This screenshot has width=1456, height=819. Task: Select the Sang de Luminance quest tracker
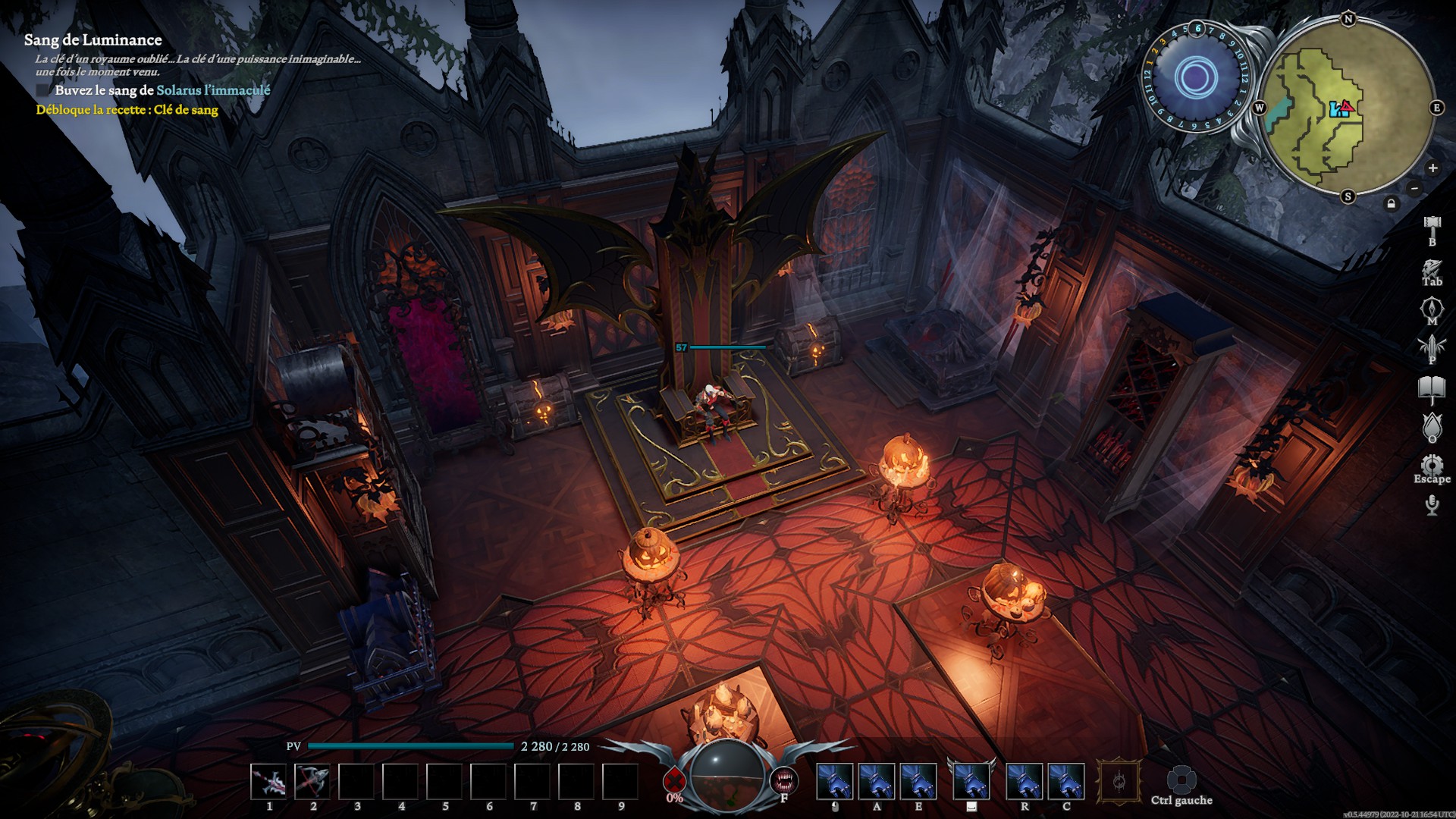point(93,40)
